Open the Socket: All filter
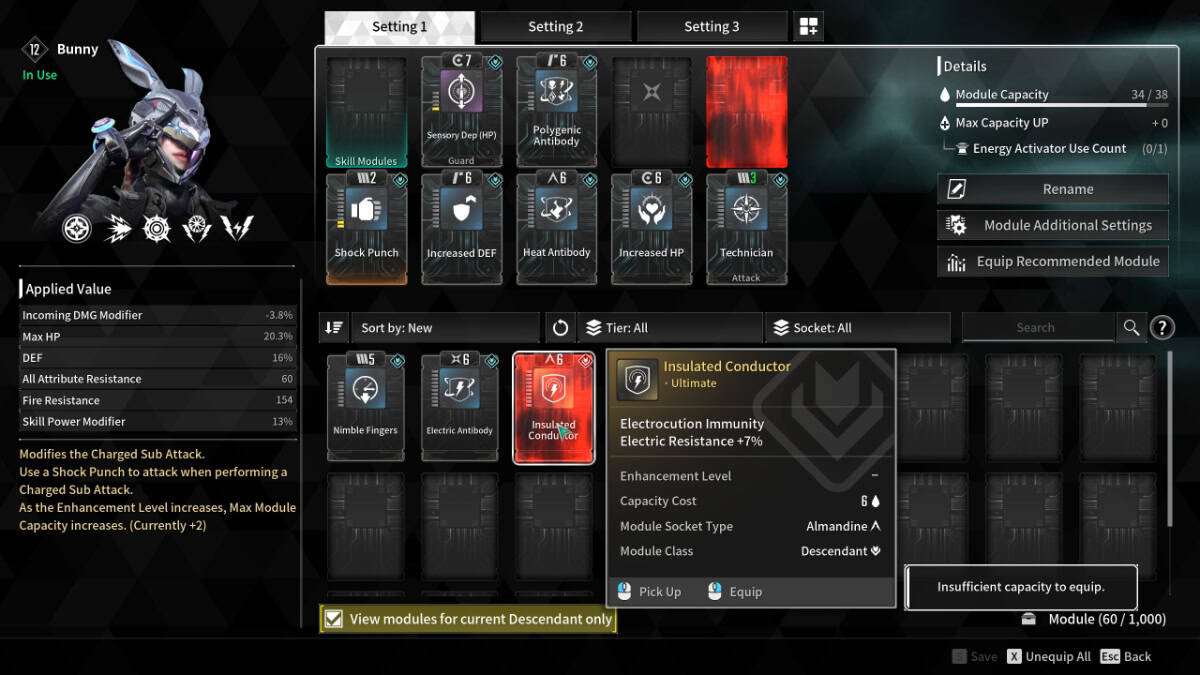This screenshot has height=675, width=1200. tap(857, 328)
